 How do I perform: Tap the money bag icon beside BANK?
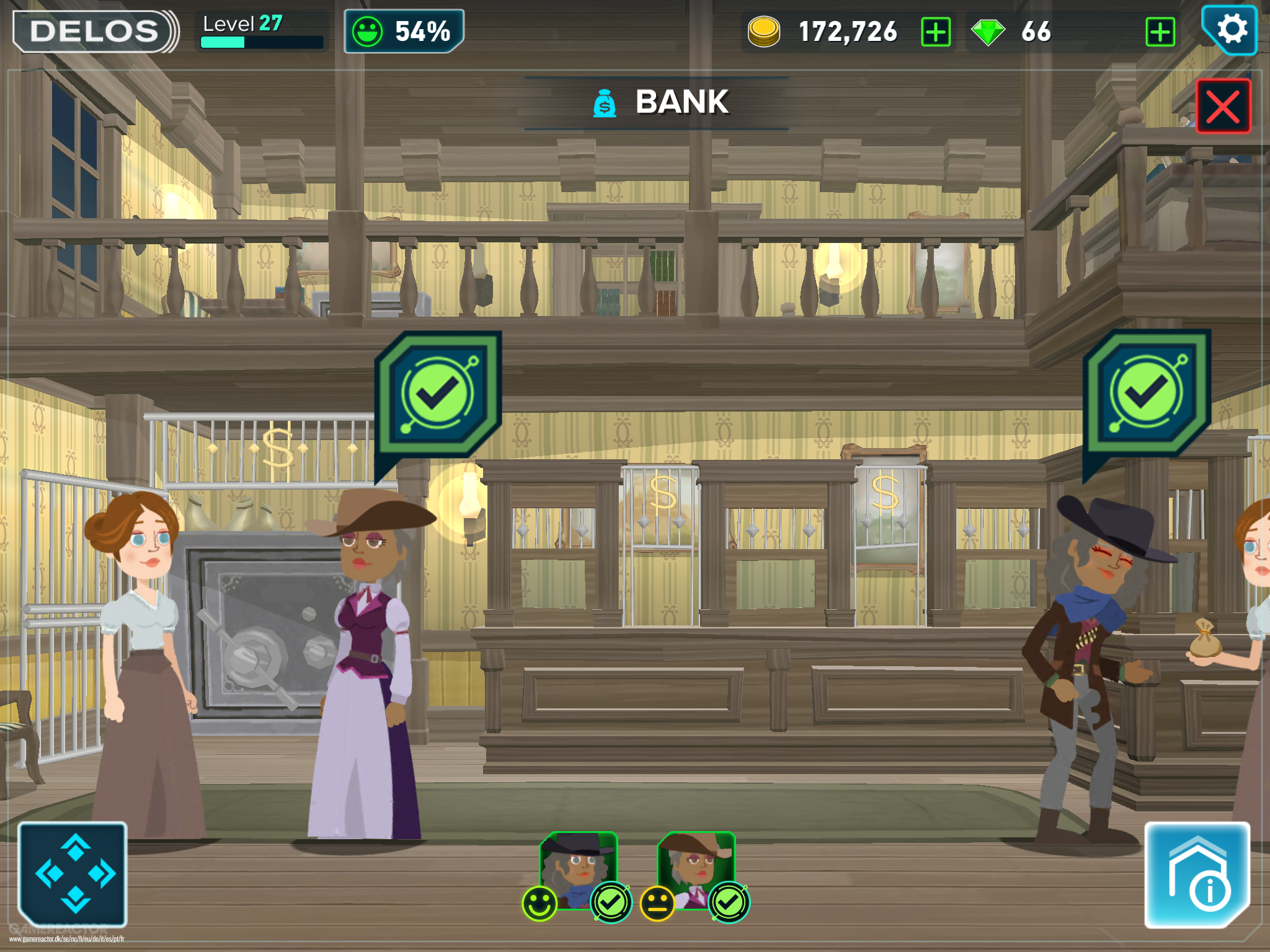(x=605, y=103)
